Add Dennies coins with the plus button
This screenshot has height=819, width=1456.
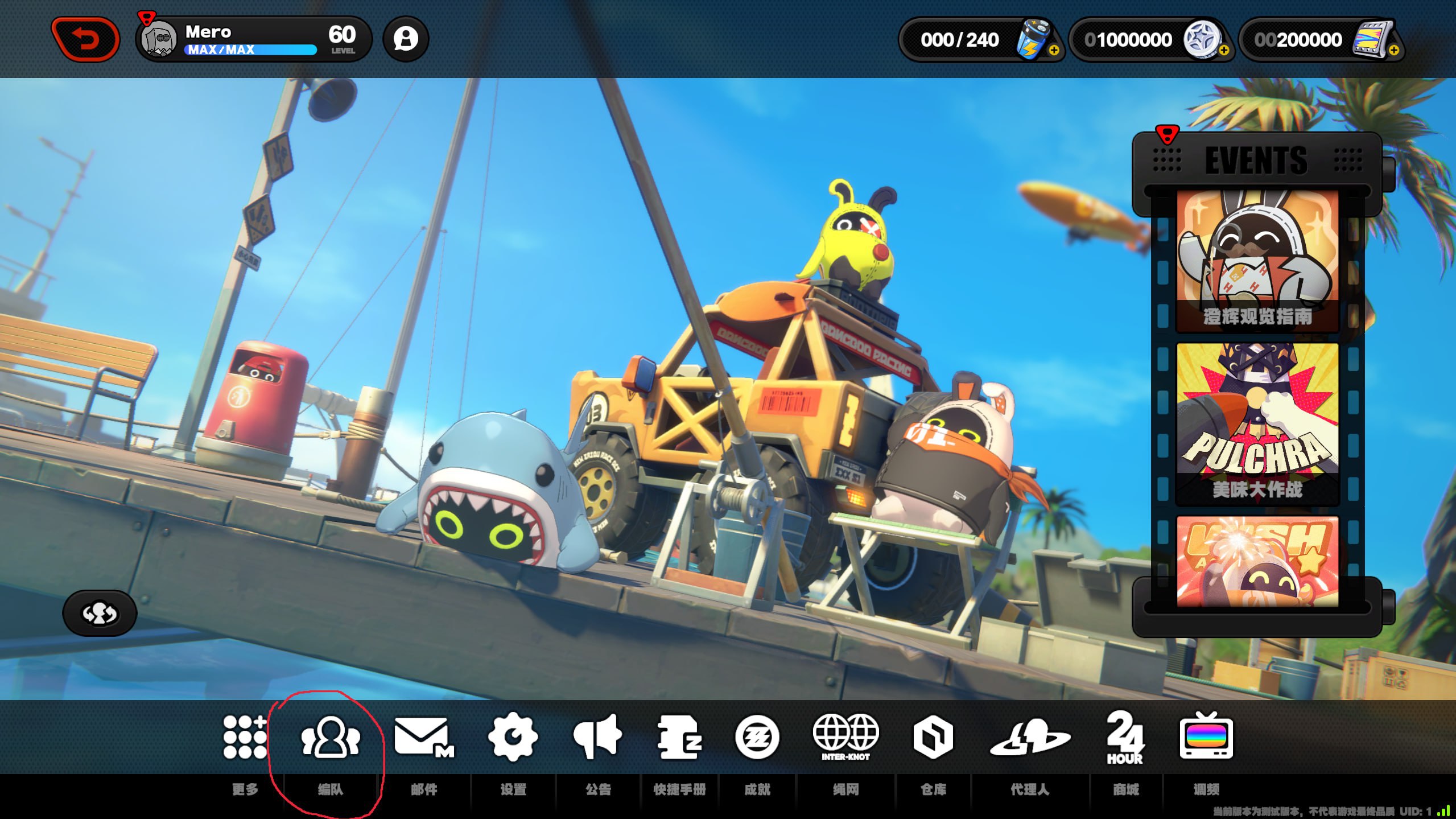[1223, 51]
